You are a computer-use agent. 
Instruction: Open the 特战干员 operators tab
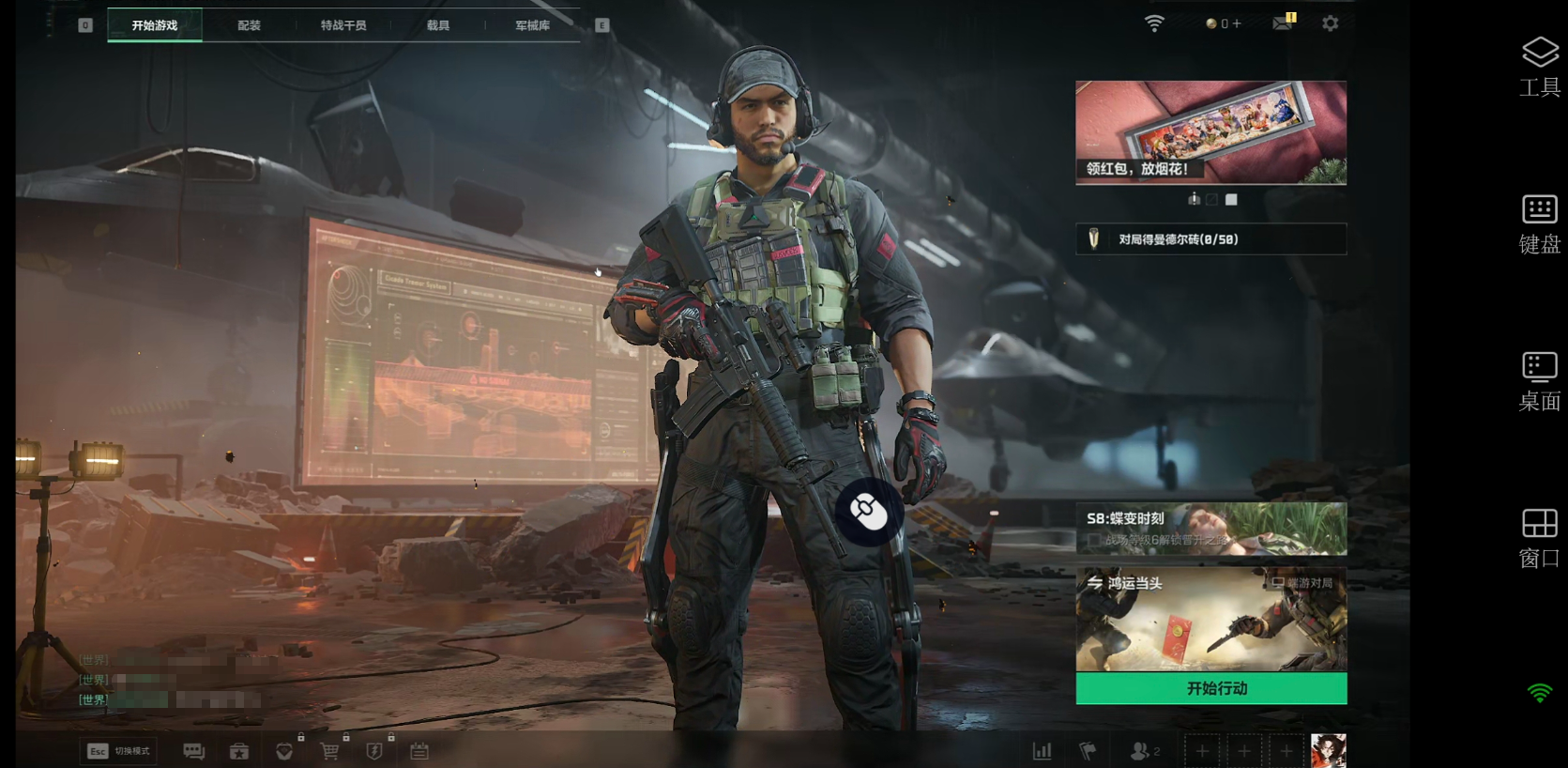pyautogui.click(x=343, y=25)
